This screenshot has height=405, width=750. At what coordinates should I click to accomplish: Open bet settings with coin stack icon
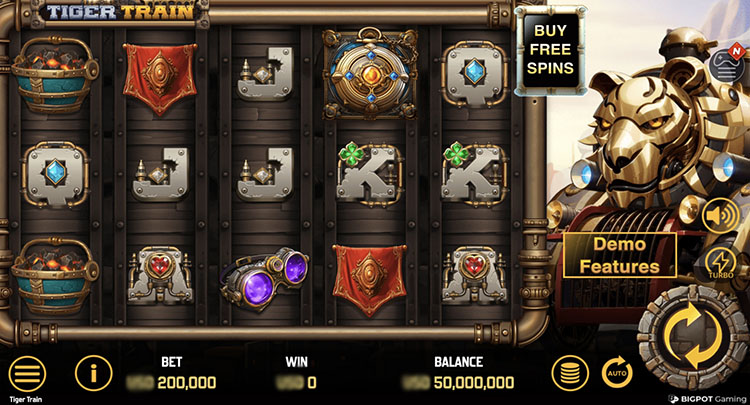point(570,374)
